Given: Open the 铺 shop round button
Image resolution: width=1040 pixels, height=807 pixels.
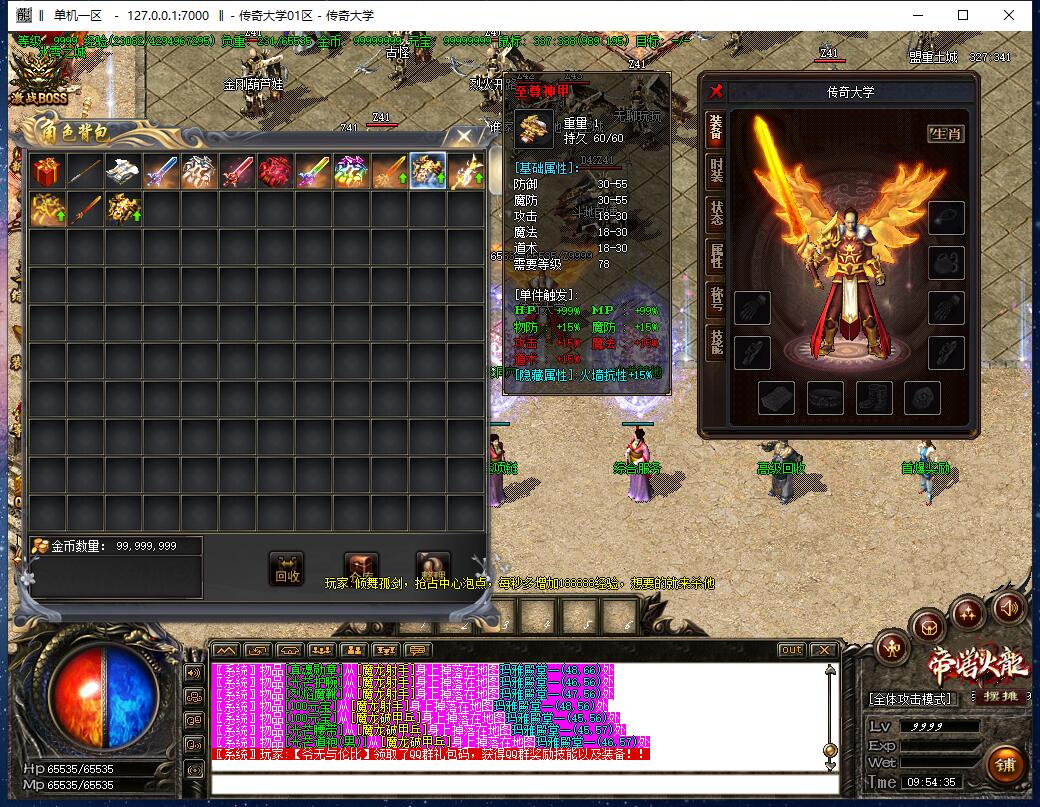Looking at the screenshot, I should (1006, 765).
